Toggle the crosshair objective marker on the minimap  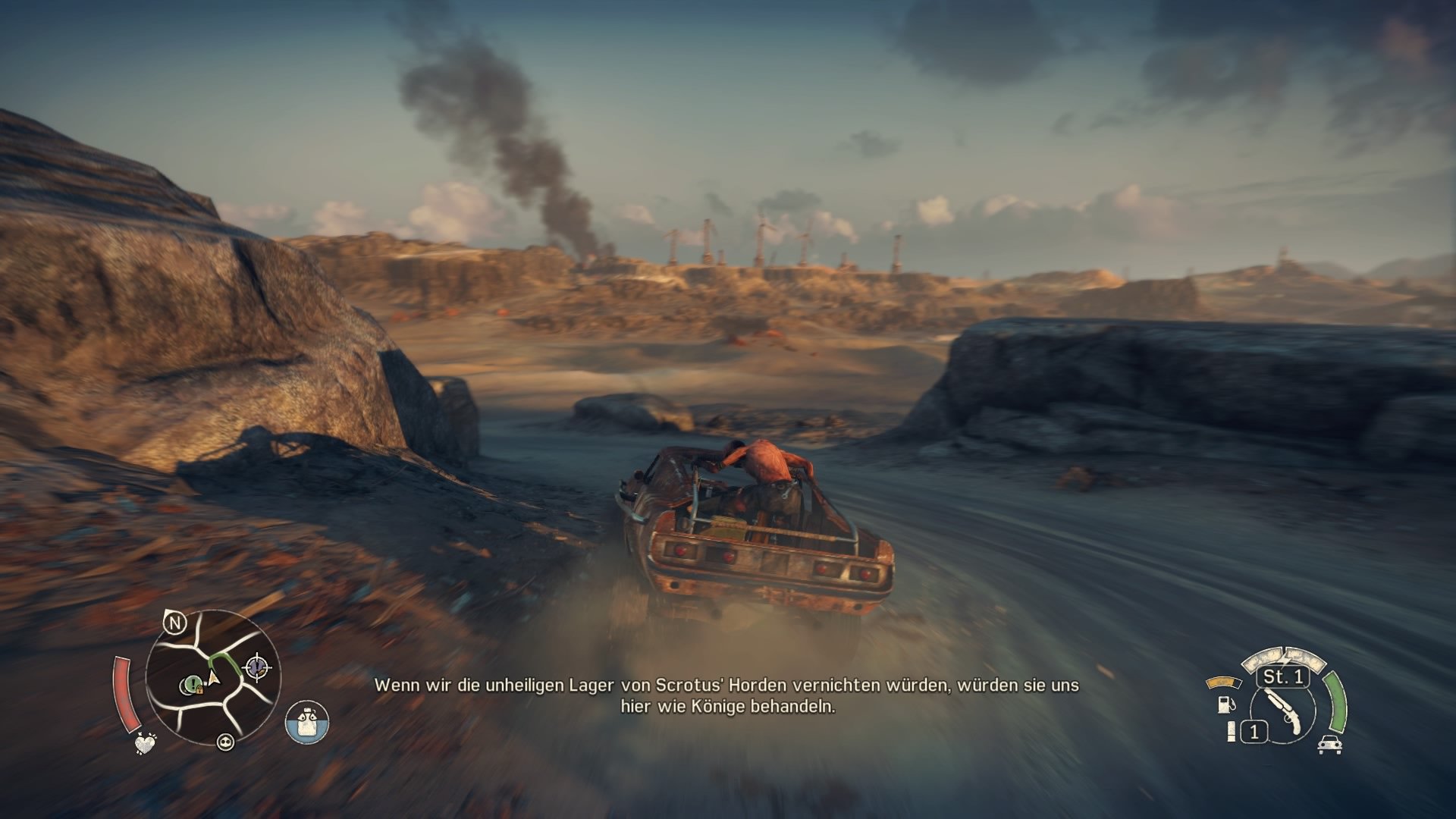pos(258,667)
